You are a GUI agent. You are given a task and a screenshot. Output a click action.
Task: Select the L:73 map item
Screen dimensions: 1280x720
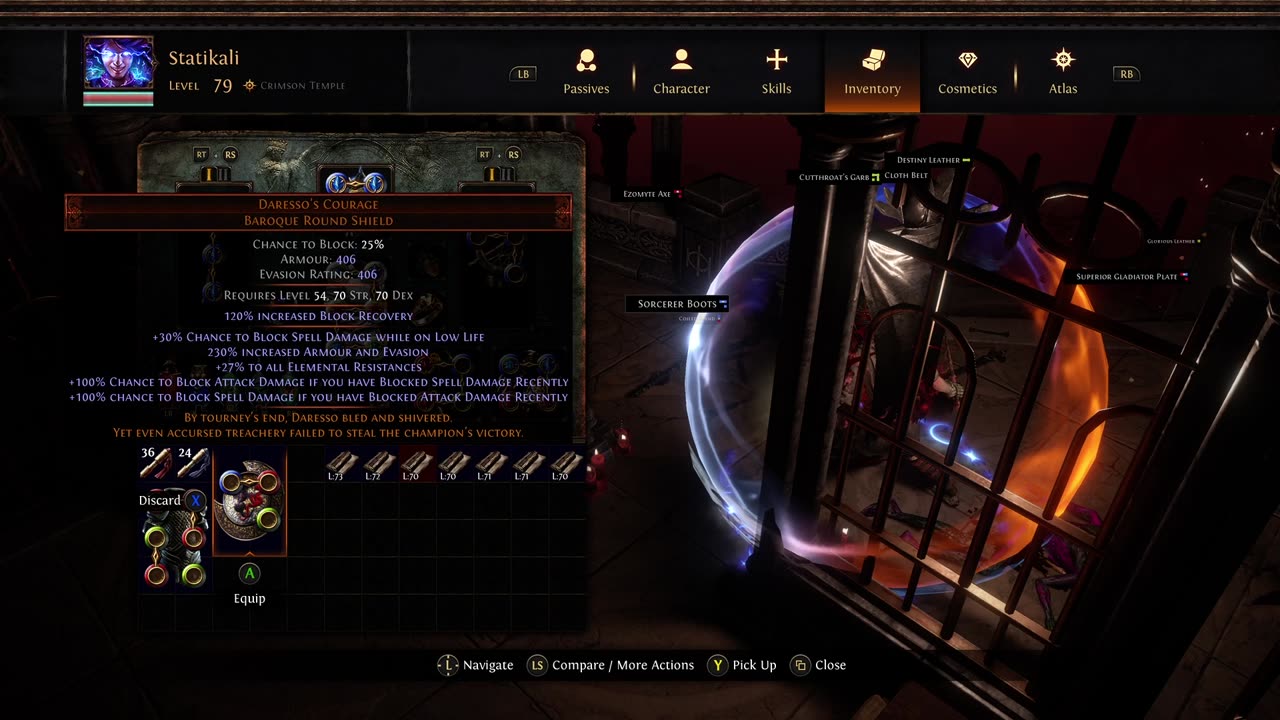tap(342, 465)
